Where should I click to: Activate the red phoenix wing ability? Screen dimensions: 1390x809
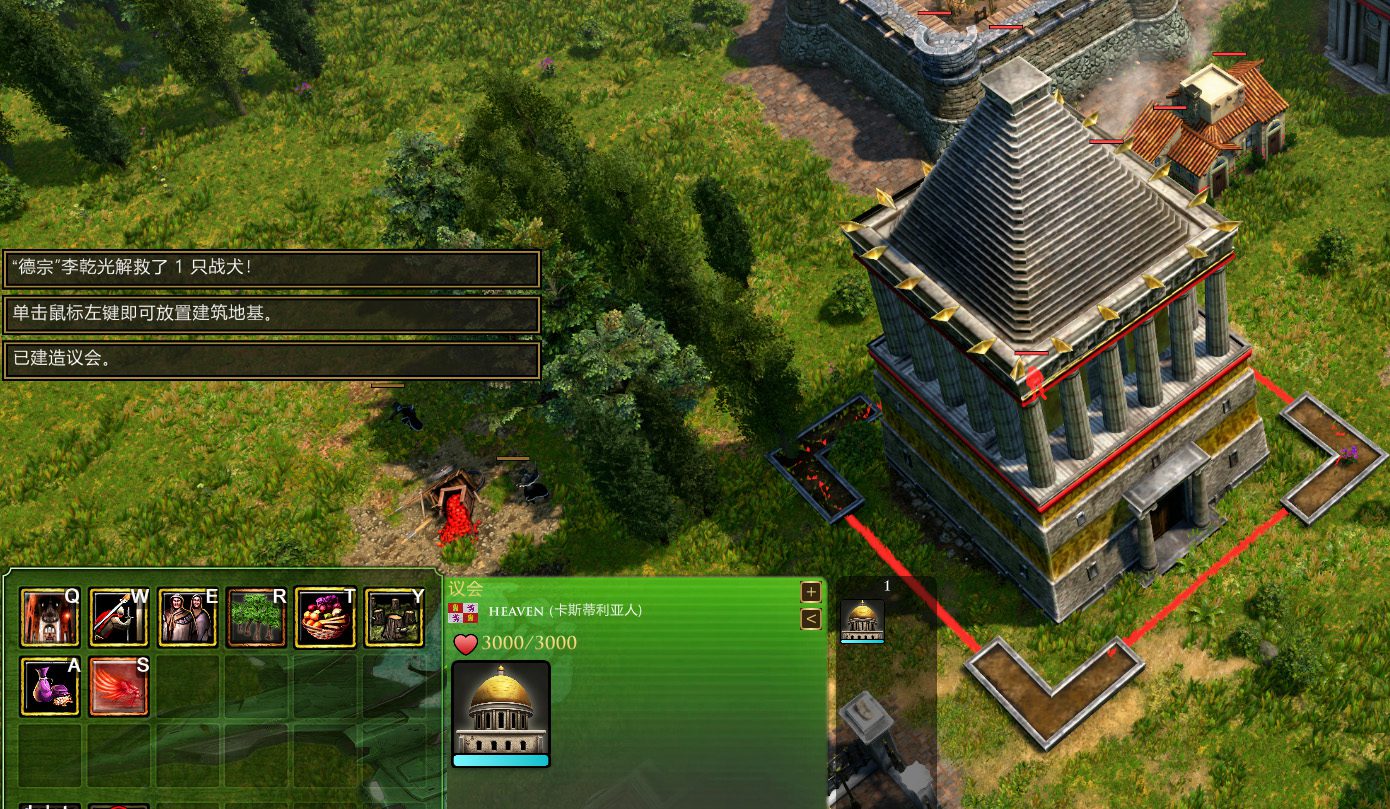(119, 686)
